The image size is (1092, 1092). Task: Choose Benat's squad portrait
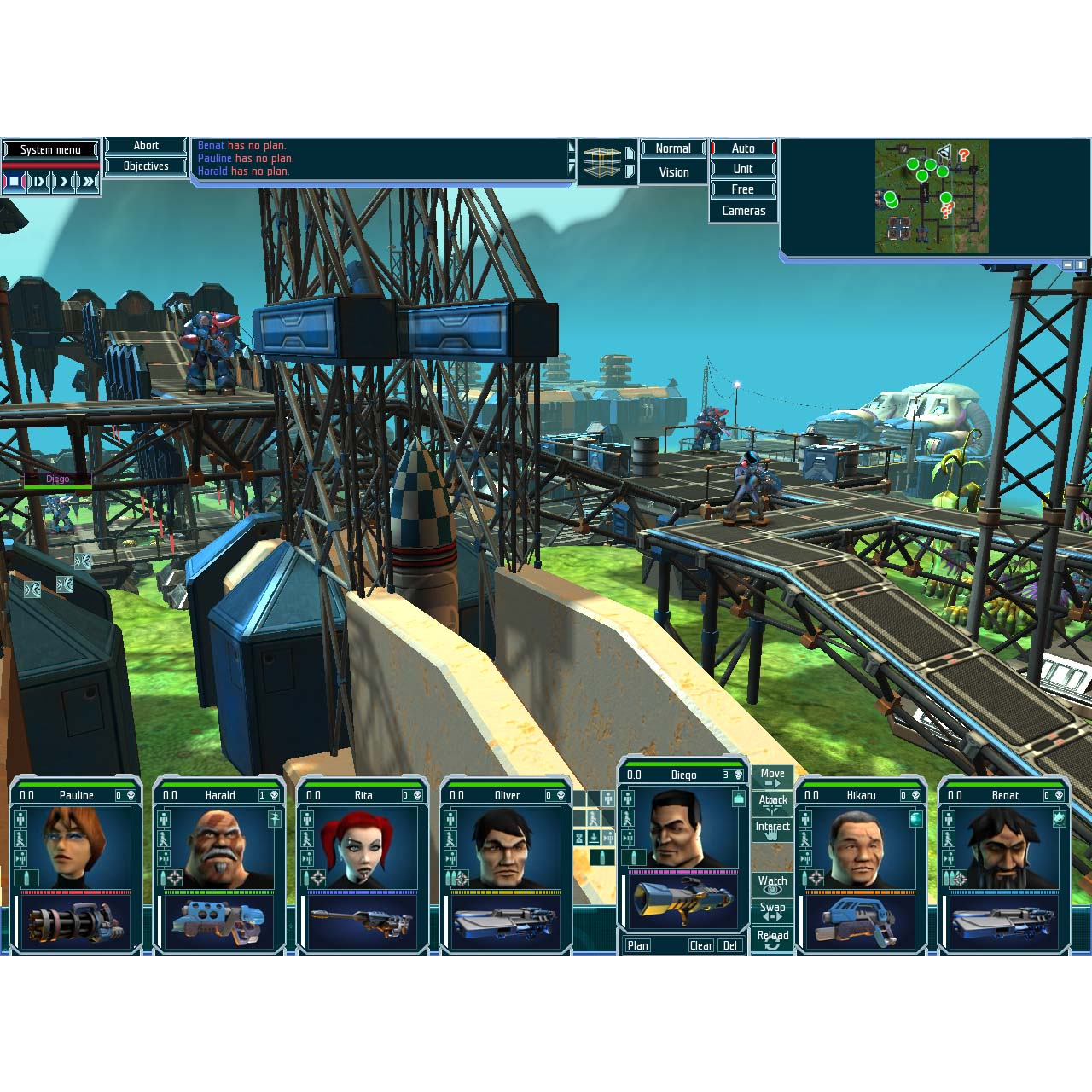1004,846
